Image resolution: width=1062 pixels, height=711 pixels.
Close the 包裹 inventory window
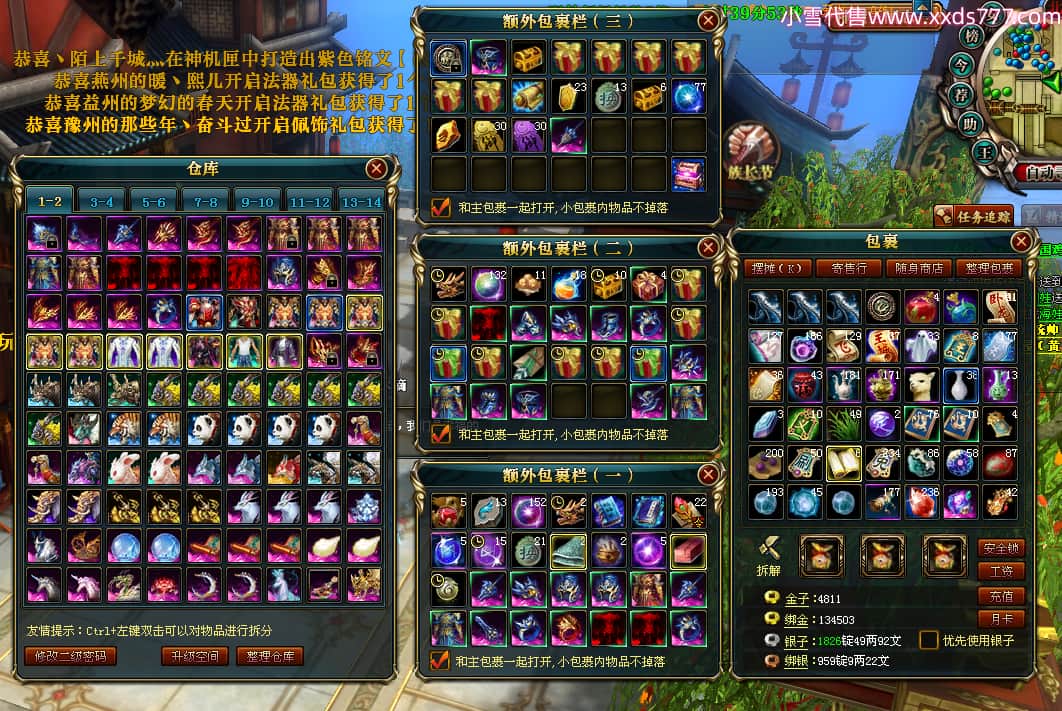coord(1021,242)
